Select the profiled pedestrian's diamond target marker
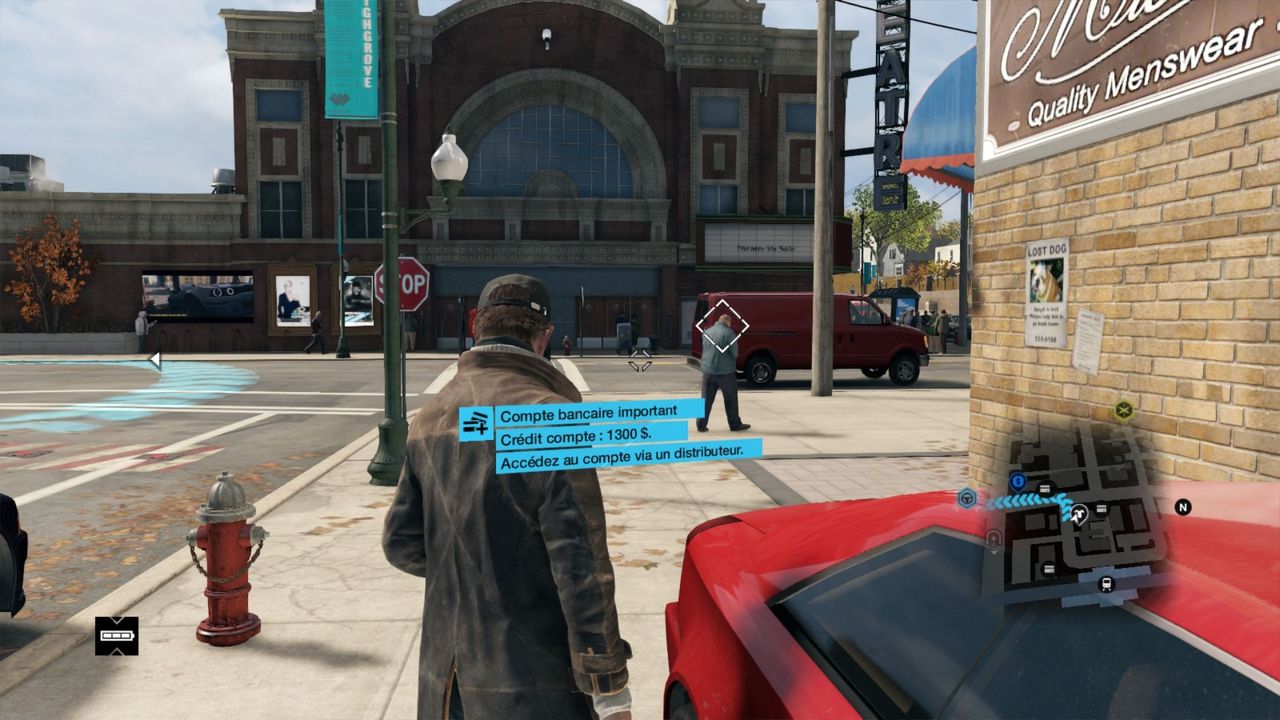Screen dimensions: 1280x720 [x=721, y=326]
